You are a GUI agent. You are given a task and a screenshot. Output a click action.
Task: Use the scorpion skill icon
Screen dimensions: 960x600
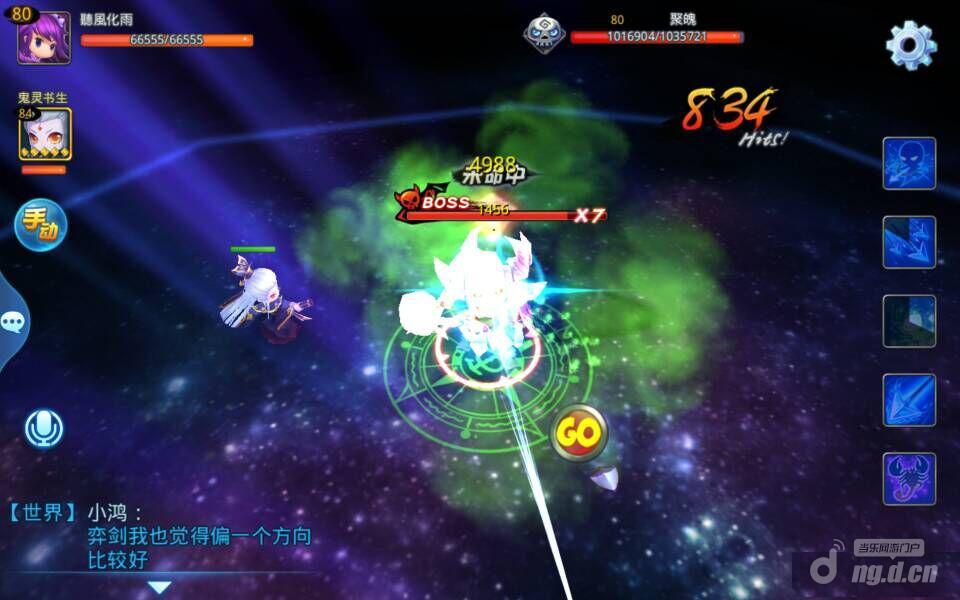tap(908, 478)
